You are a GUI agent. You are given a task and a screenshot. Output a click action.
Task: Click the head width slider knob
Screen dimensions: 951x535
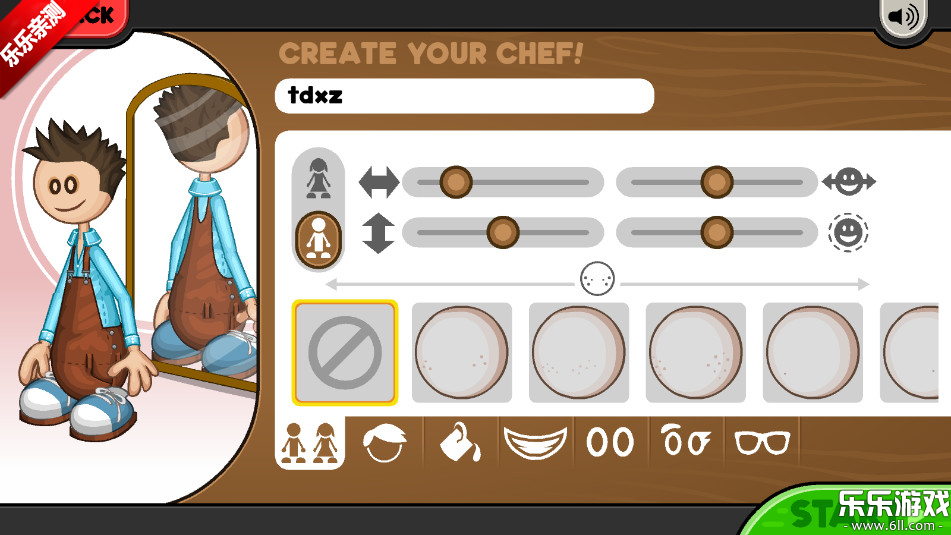[716, 182]
